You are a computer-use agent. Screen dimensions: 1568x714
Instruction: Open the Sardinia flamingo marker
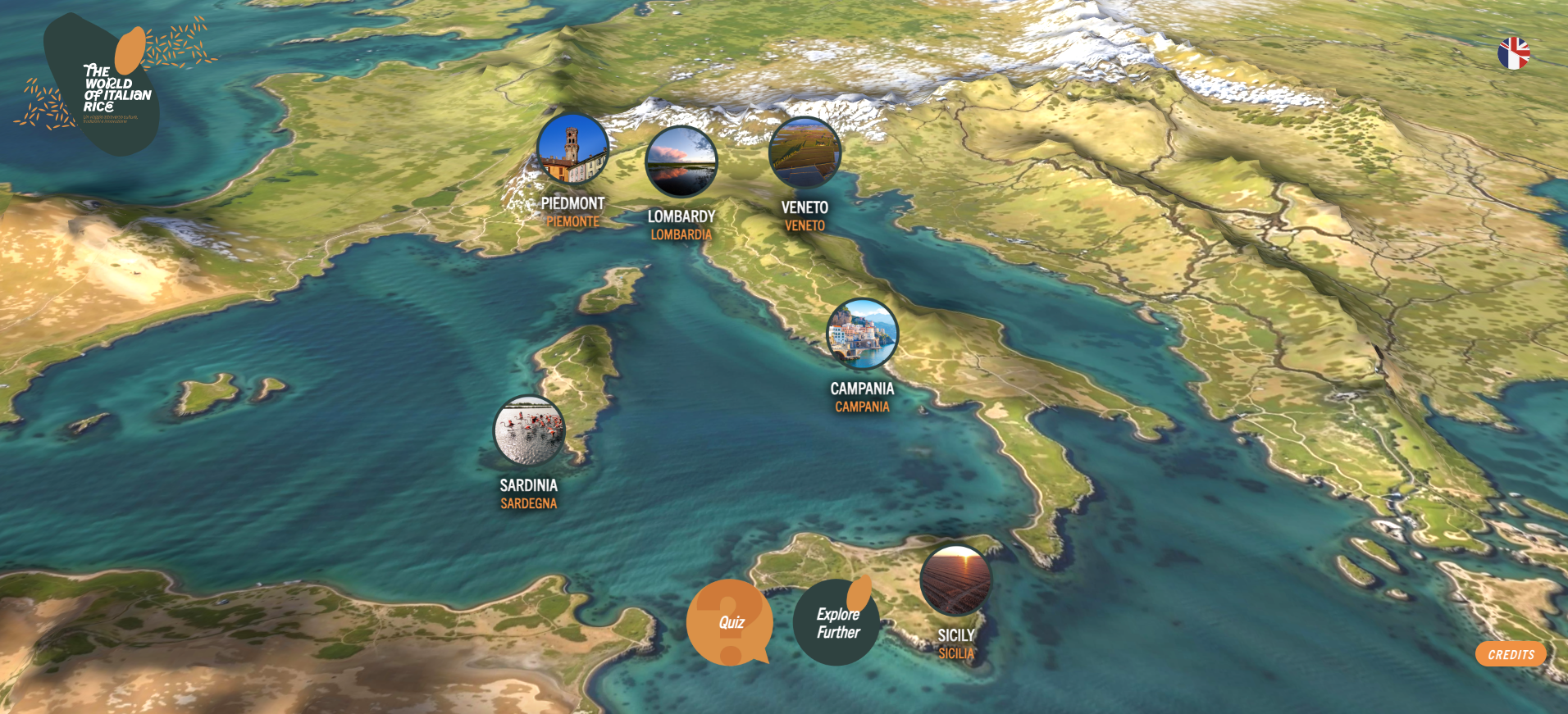point(529,431)
